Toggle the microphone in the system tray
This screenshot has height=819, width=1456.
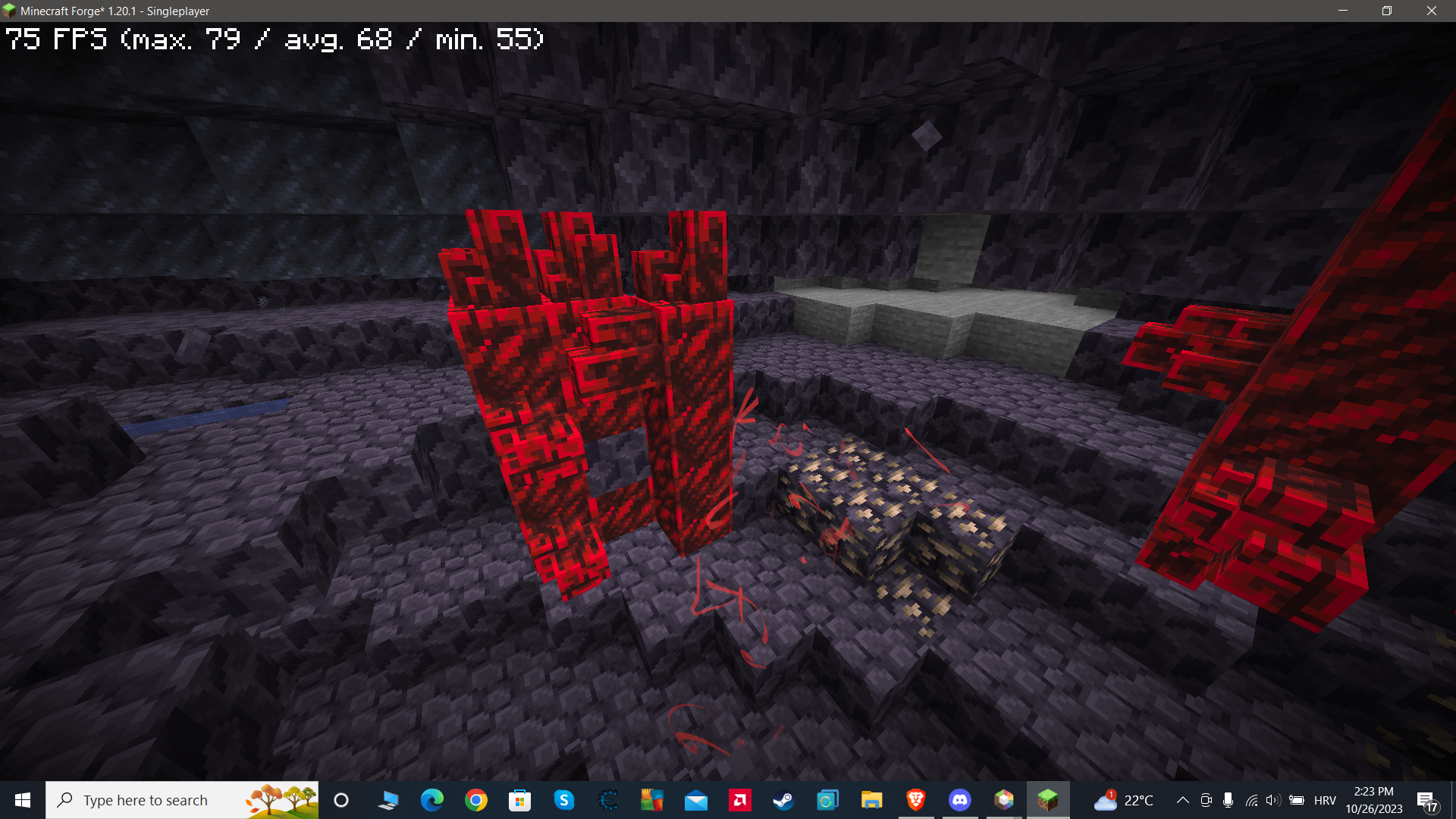[x=1228, y=799]
